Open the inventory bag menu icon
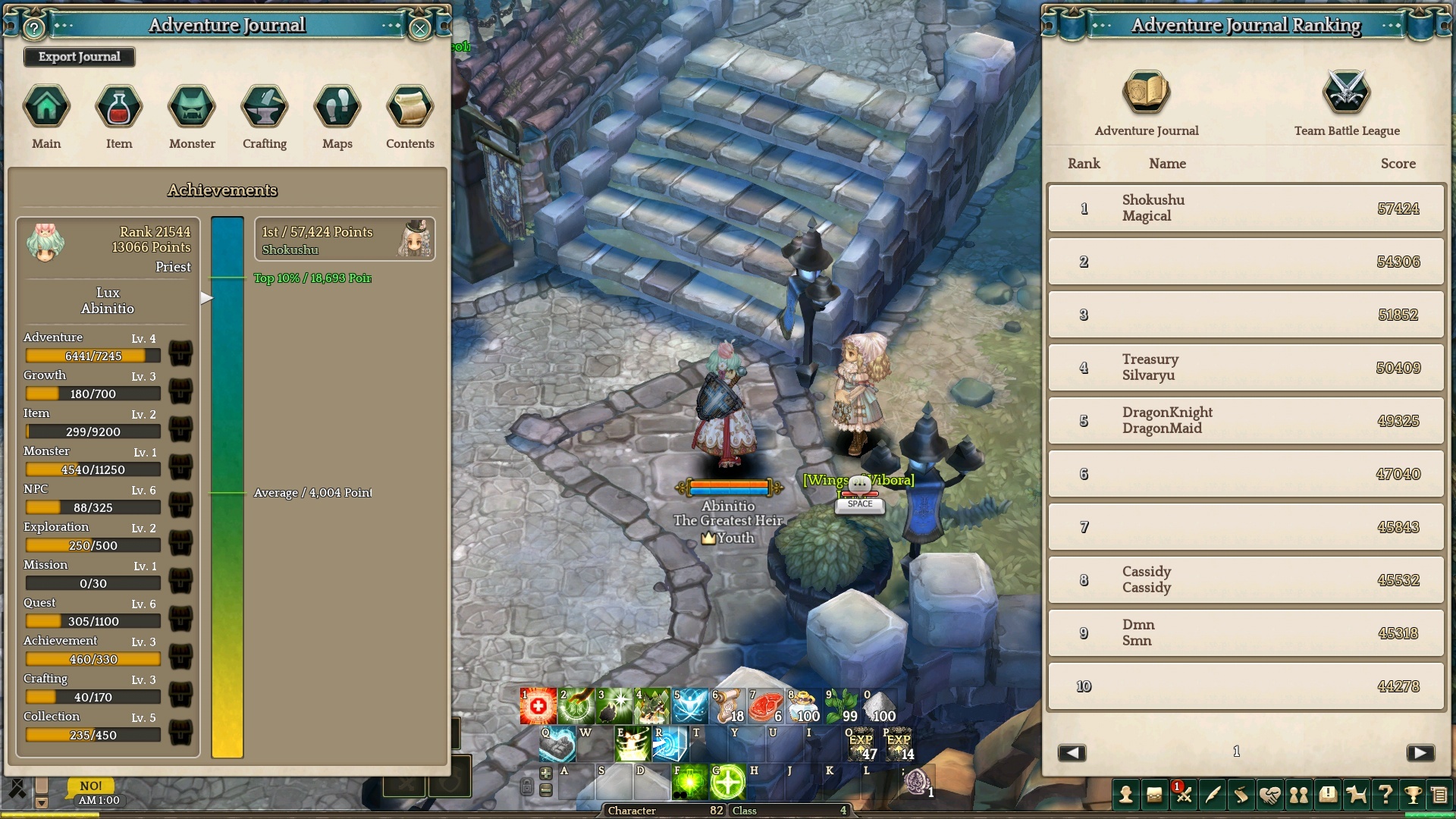The image size is (1456, 819). [1154, 795]
